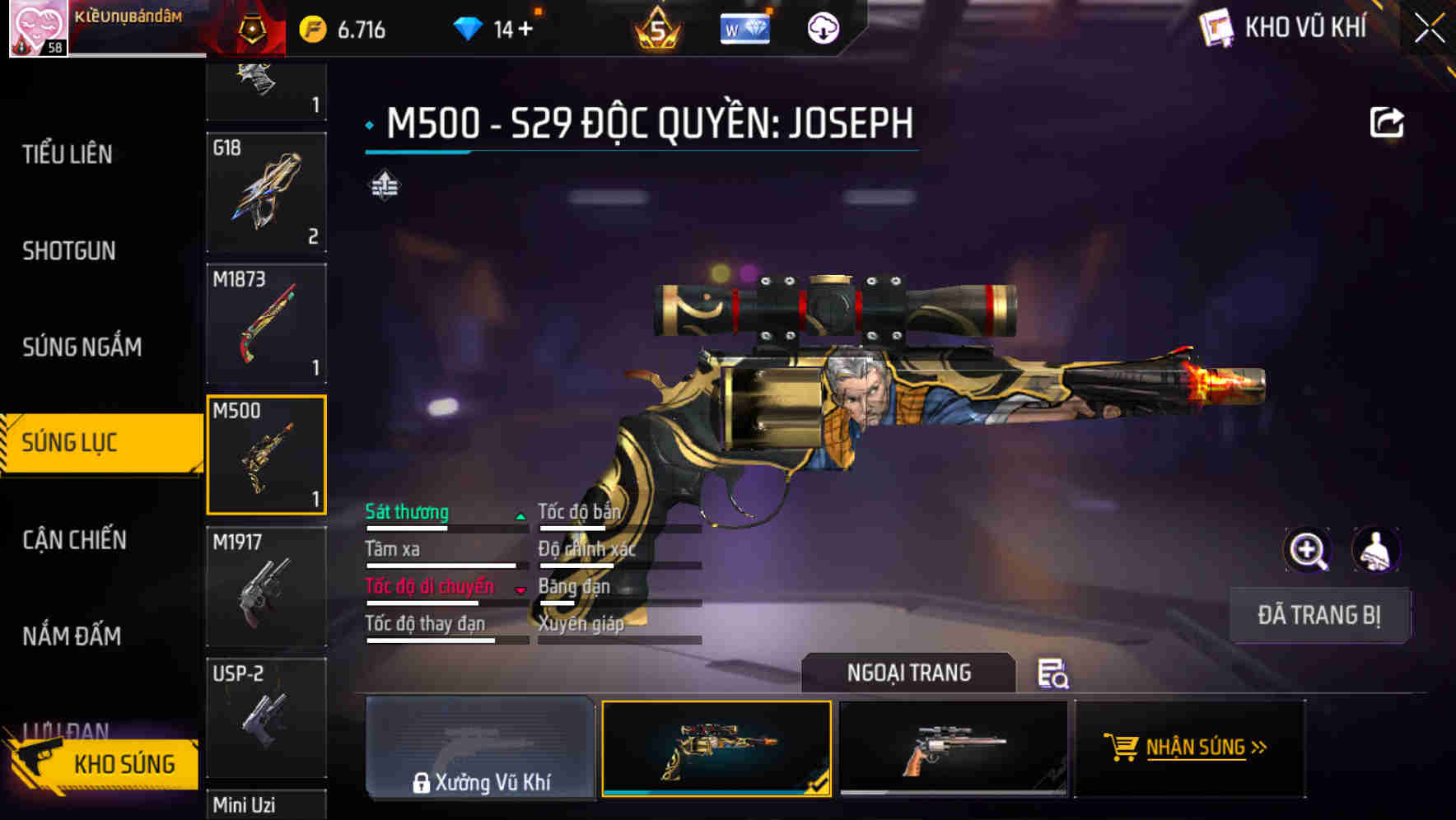Image resolution: width=1456 pixels, height=820 pixels.
Task: Click the shopping cart beside NHẬN SÚNG
Action: [x=1122, y=748]
